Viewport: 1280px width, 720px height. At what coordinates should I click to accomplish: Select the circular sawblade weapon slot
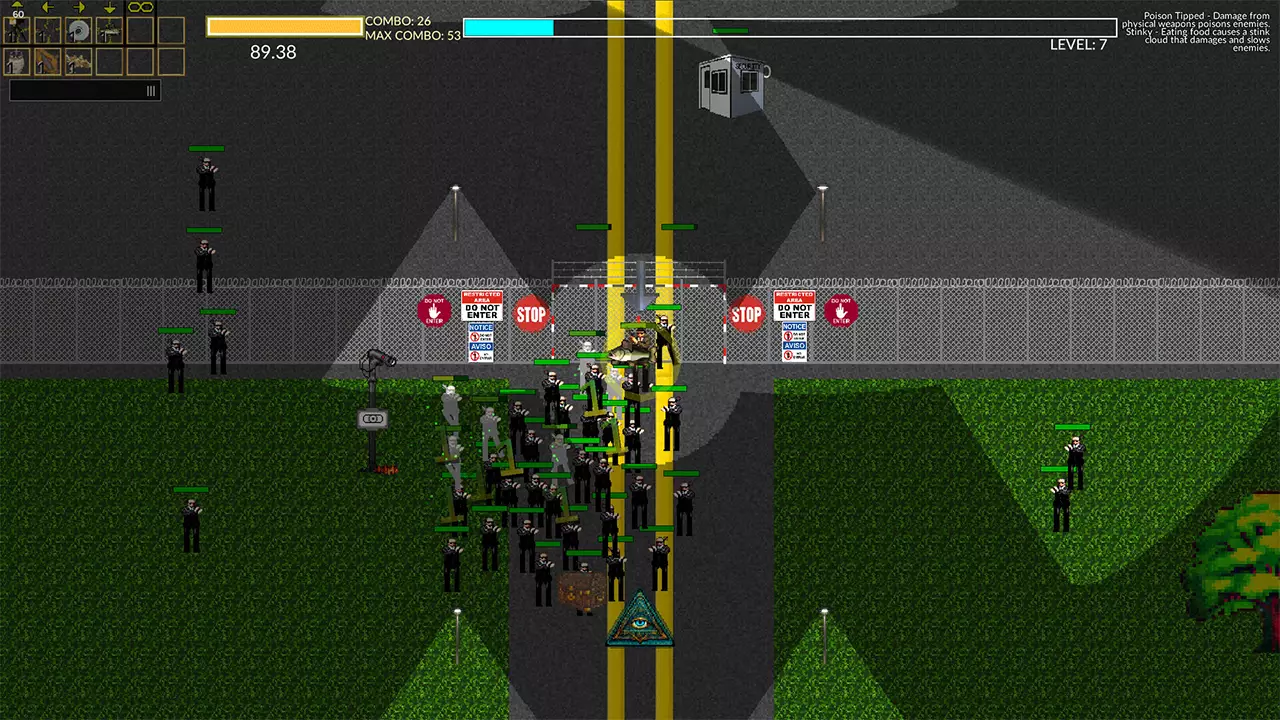click(78, 30)
